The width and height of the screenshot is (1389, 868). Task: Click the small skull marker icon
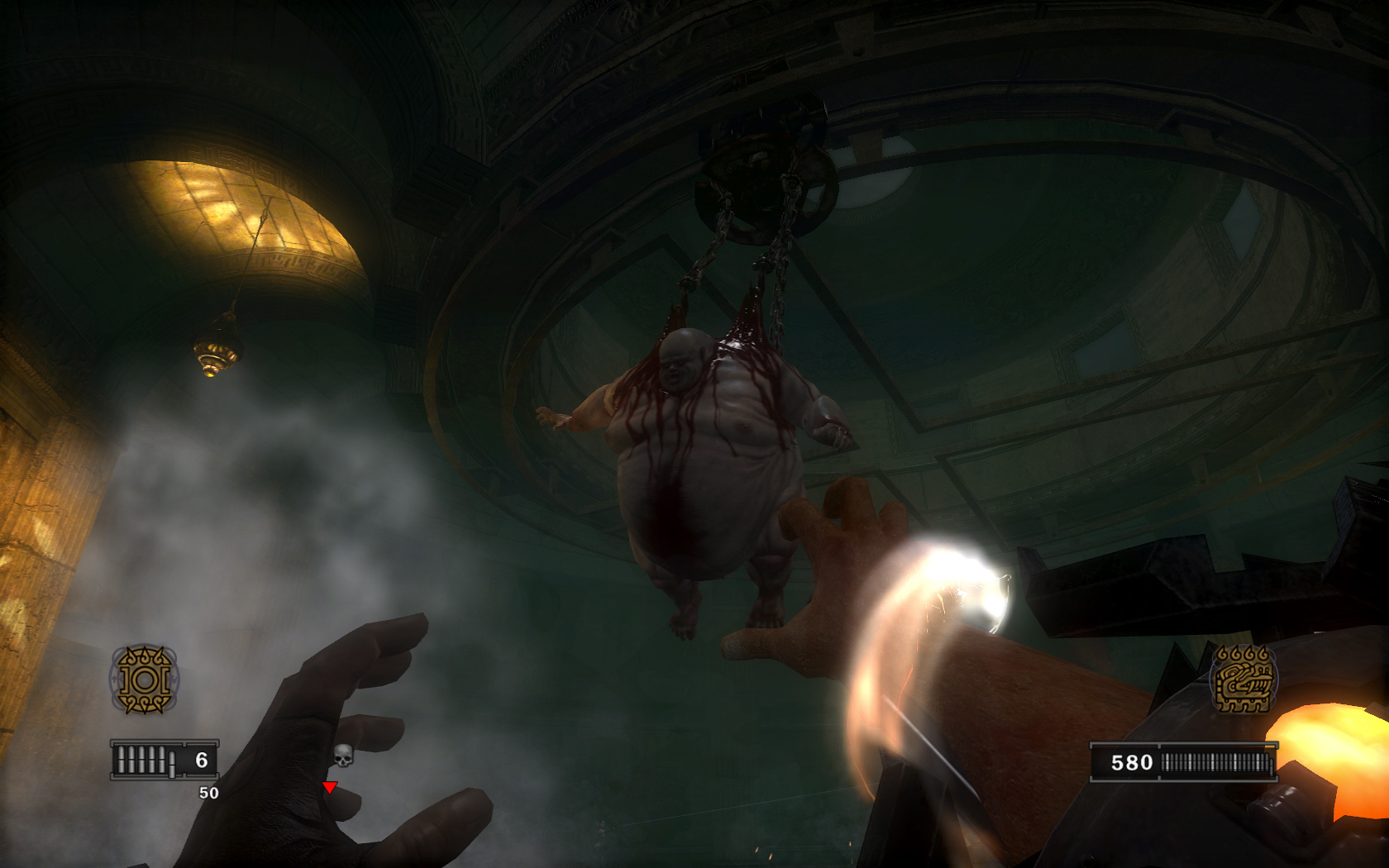click(343, 754)
